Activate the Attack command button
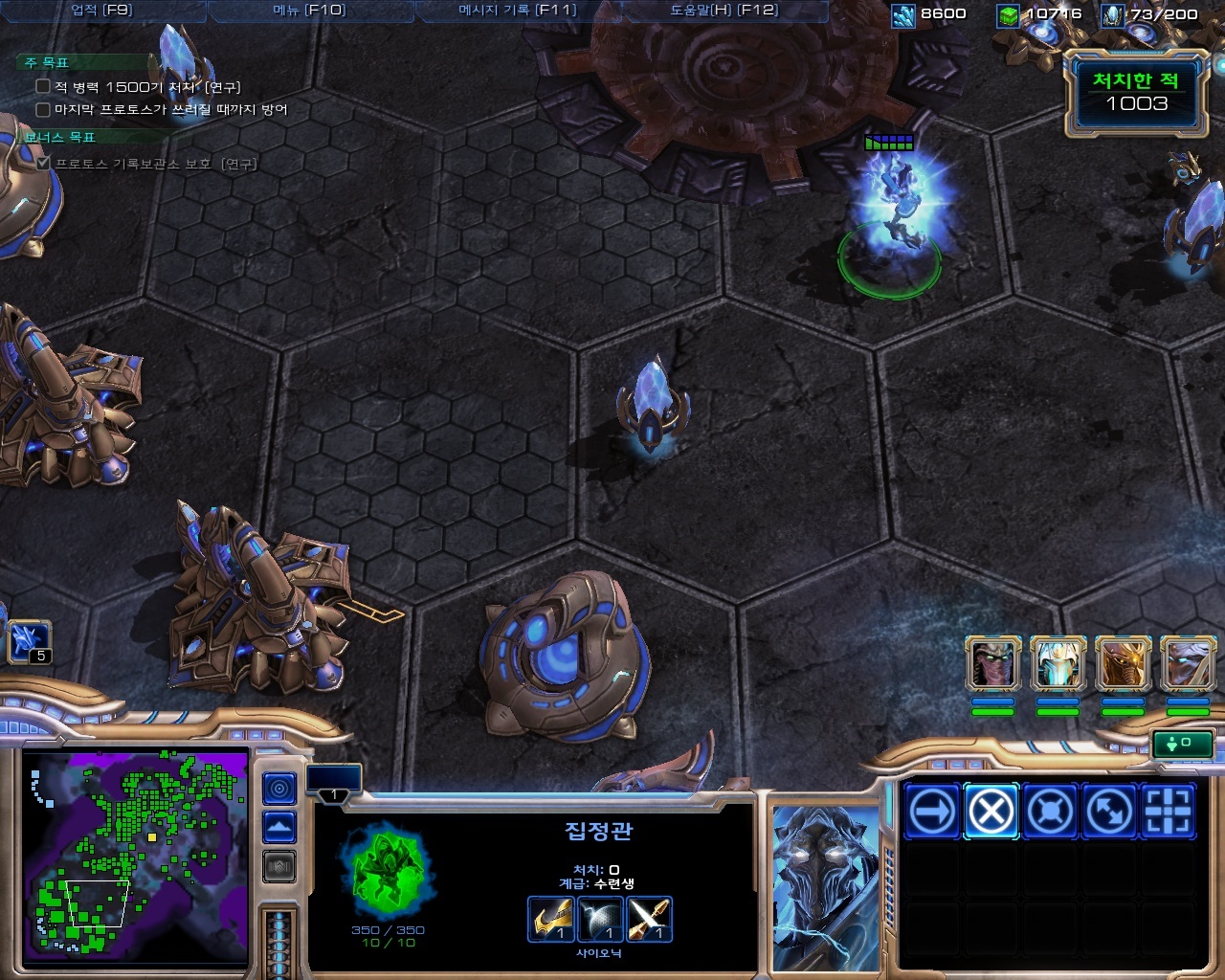 pos(1169,812)
